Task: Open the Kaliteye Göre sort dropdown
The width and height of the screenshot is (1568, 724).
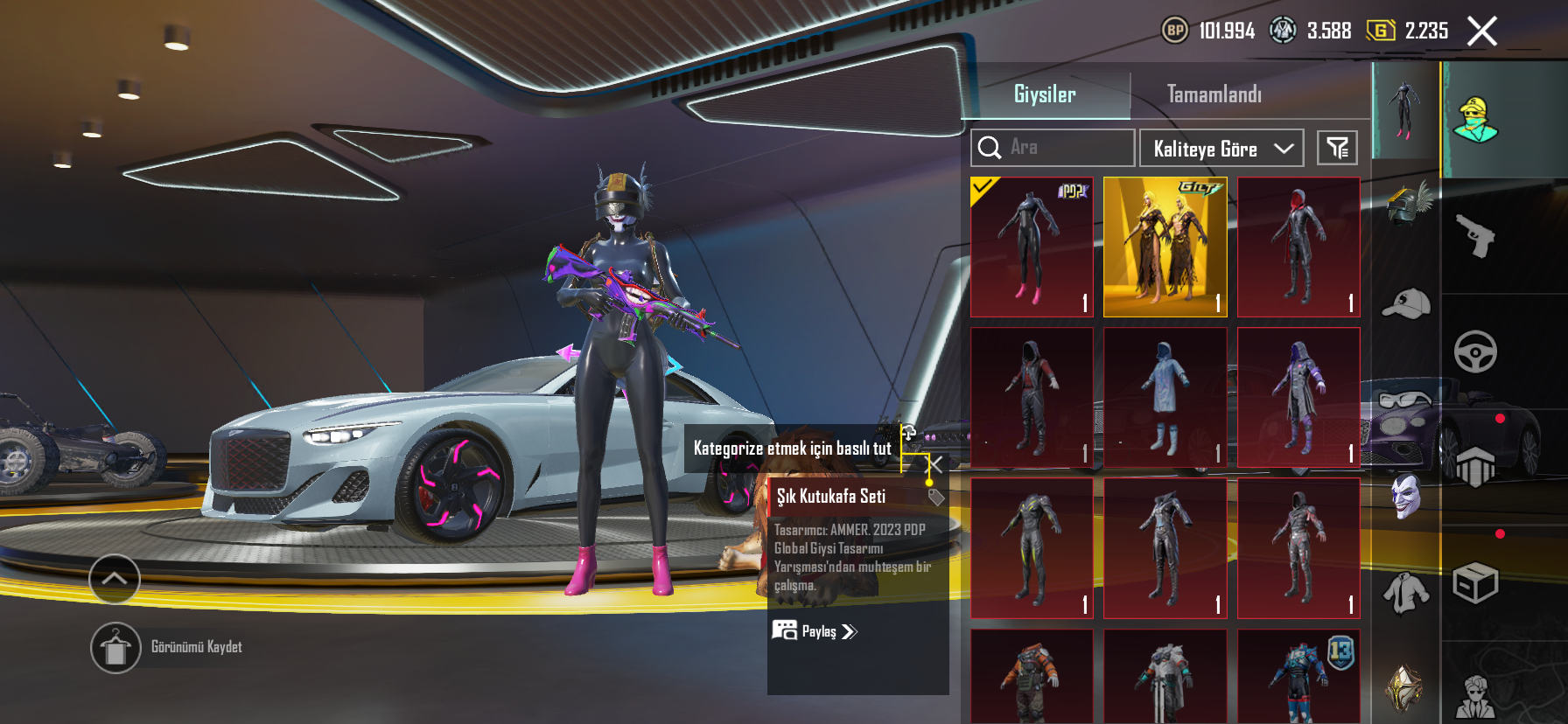Action: click(x=1221, y=149)
